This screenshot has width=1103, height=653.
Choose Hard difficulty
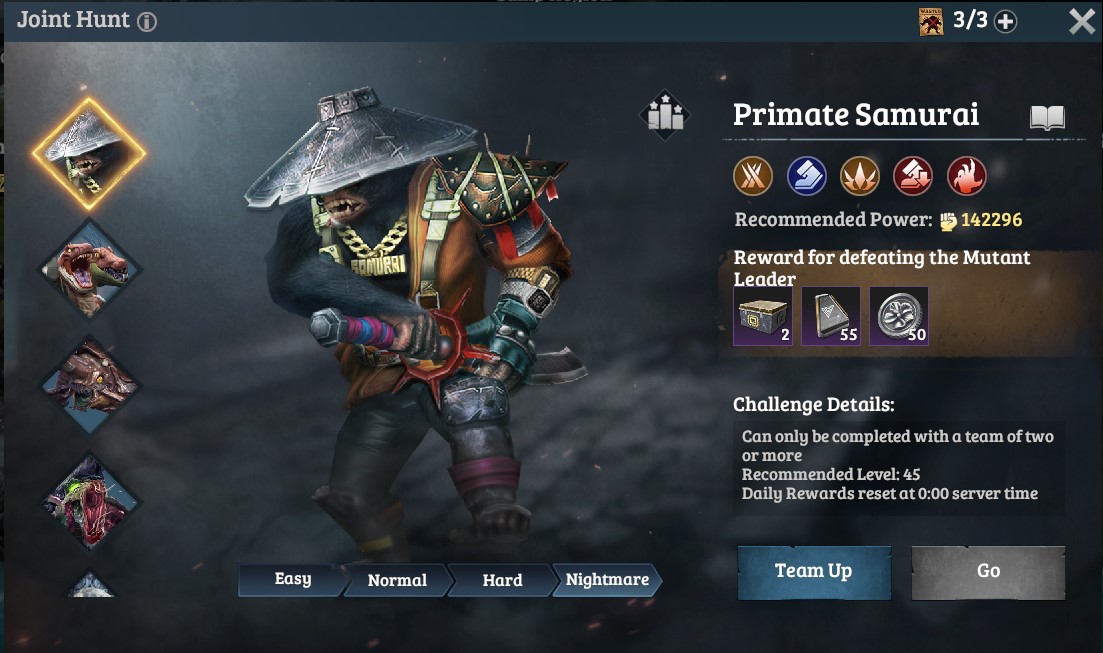click(502, 580)
